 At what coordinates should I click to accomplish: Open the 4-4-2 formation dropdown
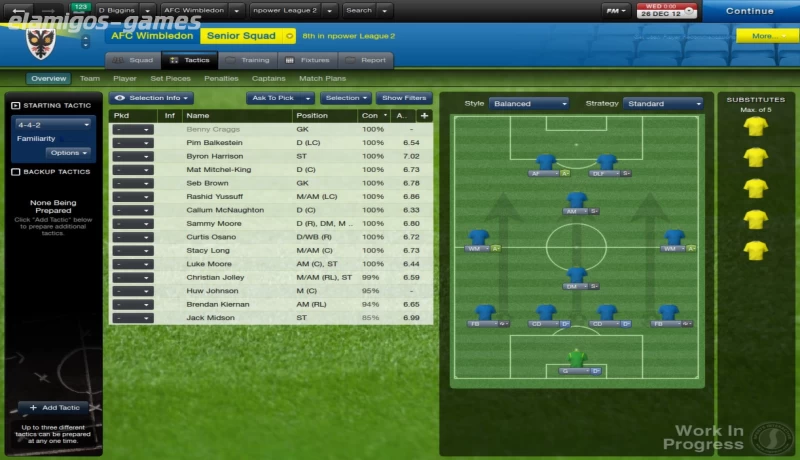52,125
